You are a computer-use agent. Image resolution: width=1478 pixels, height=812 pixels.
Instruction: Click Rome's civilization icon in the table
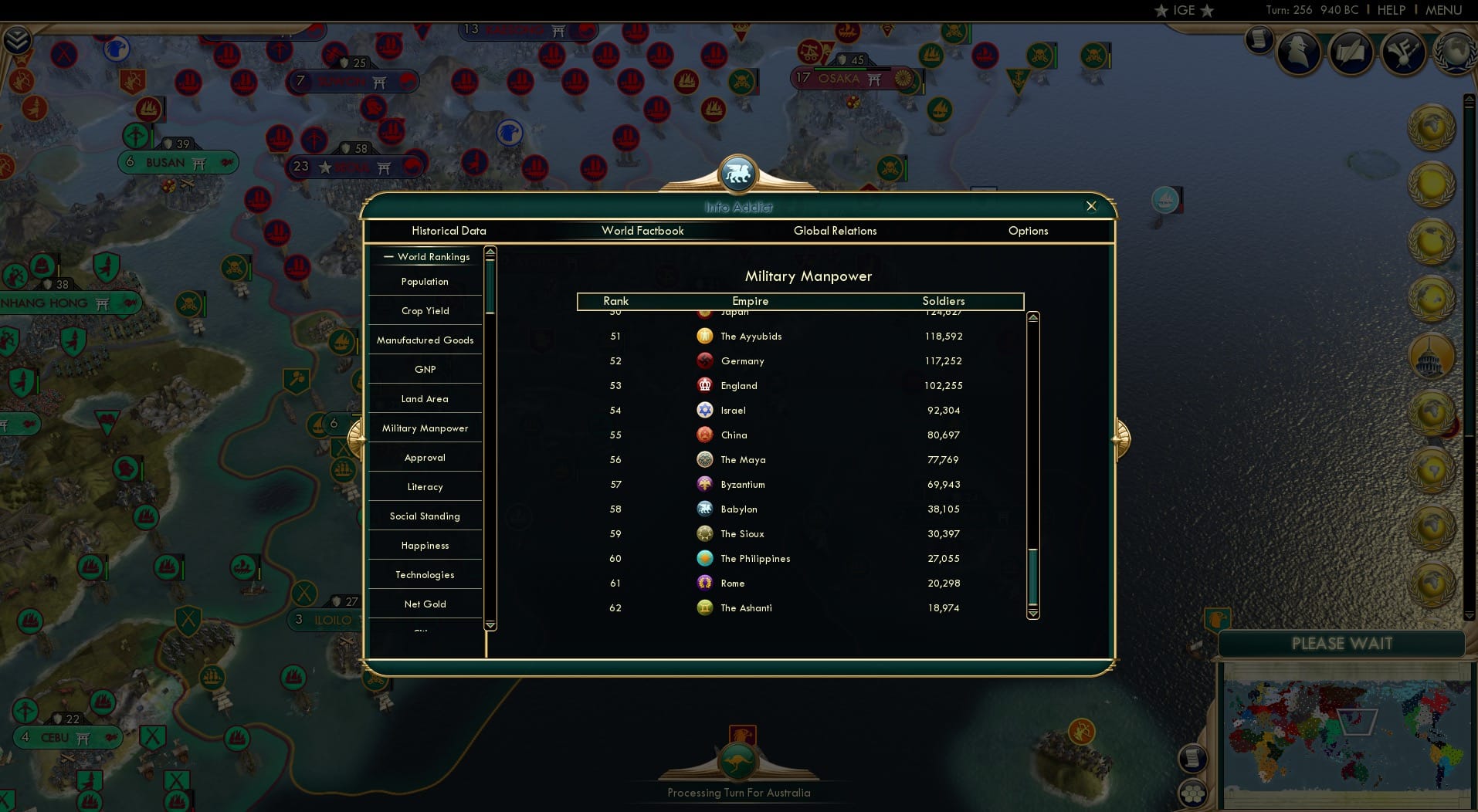tap(705, 583)
